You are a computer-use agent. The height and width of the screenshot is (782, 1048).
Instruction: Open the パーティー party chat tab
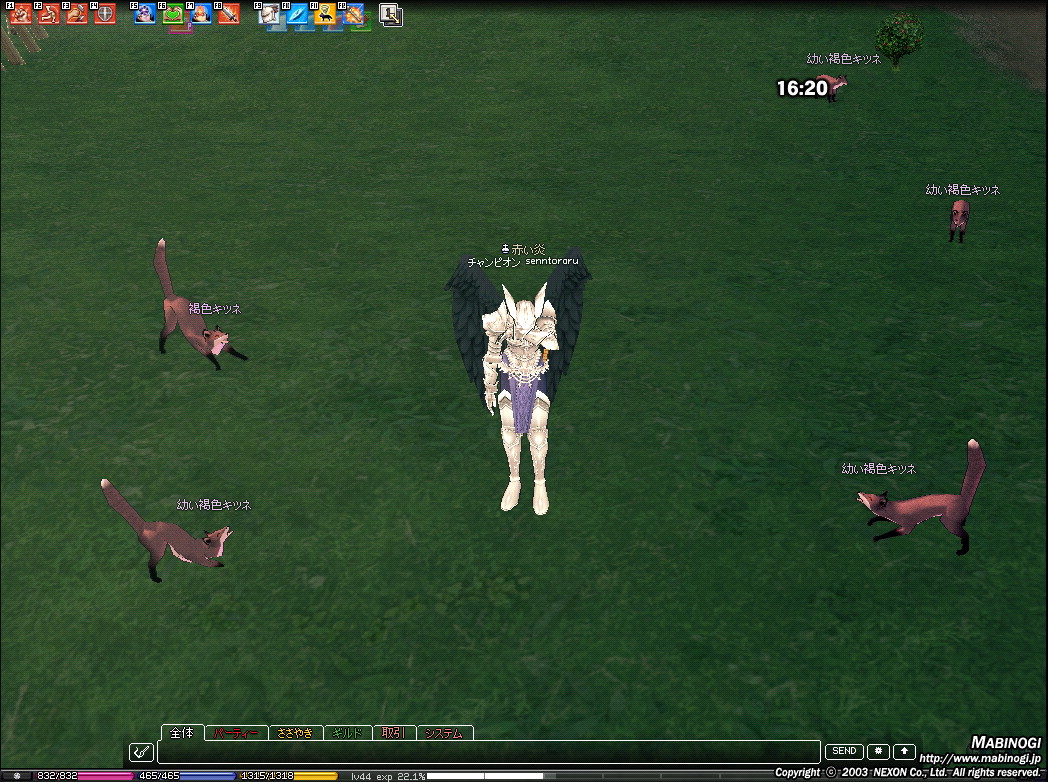point(237,733)
